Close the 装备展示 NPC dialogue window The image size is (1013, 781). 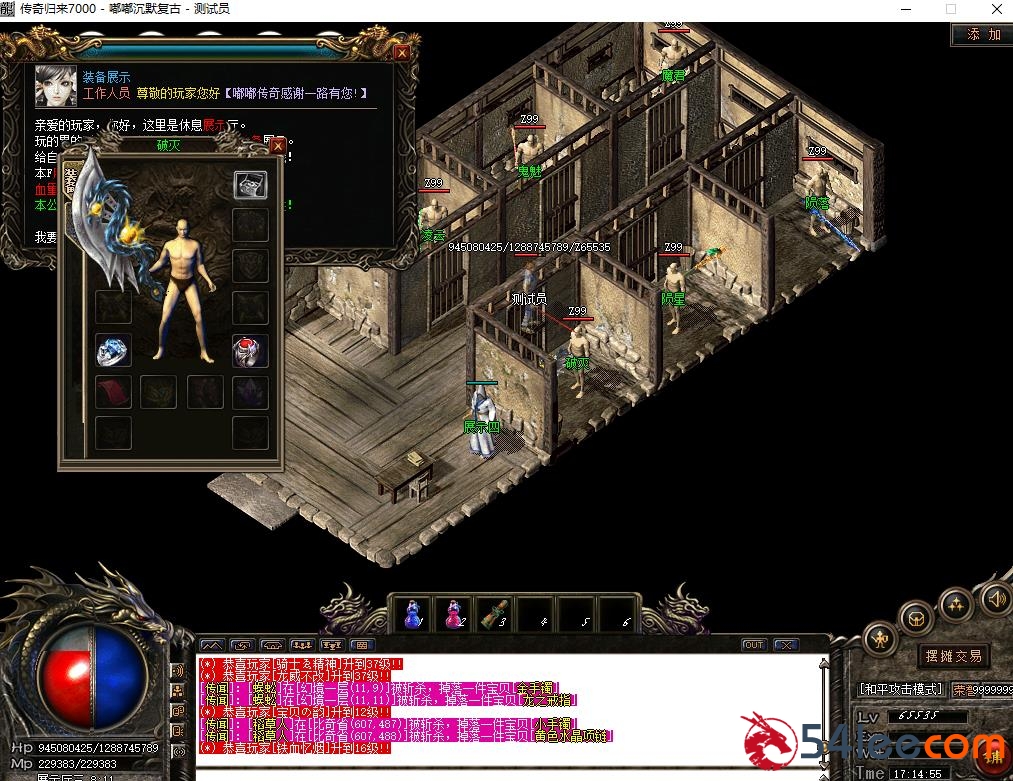pyautogui.click(x=402, y=52)
